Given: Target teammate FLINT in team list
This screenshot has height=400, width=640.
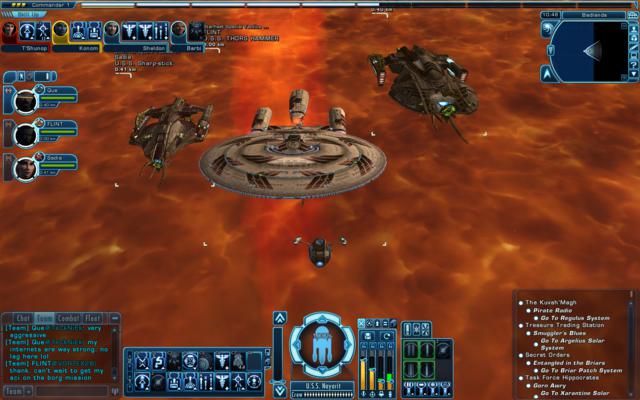Looking at the screenshot, I should [25, 133].
